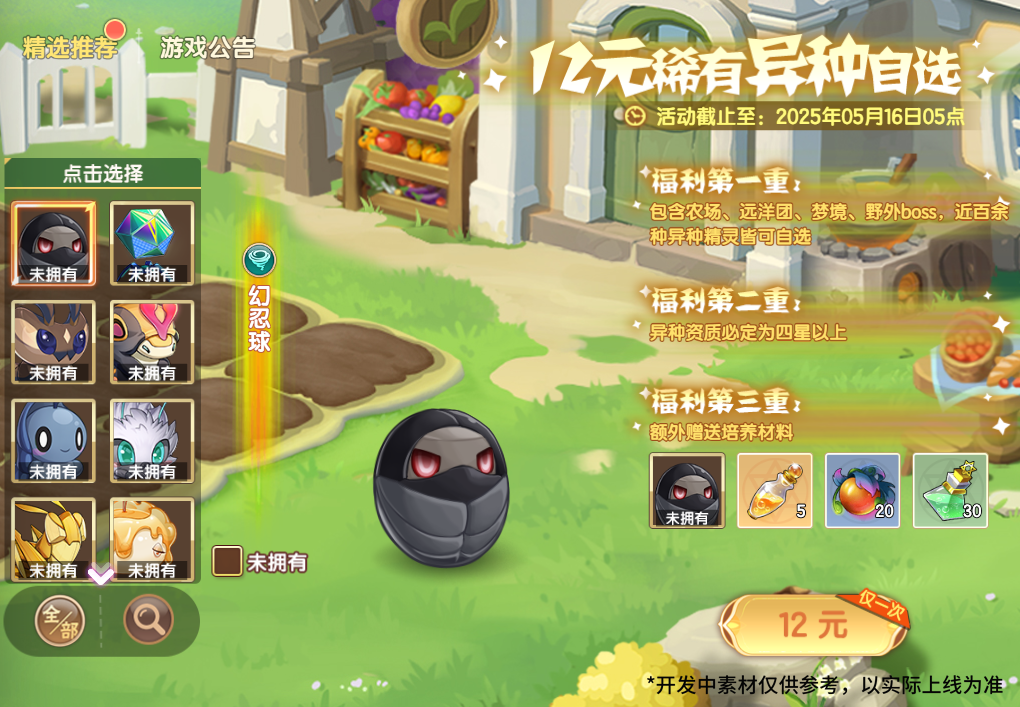The width and height of the screenshot is (1020, 707).
Task: Switch to the 精选推荐 tab
Action: [x=70, y=48]
